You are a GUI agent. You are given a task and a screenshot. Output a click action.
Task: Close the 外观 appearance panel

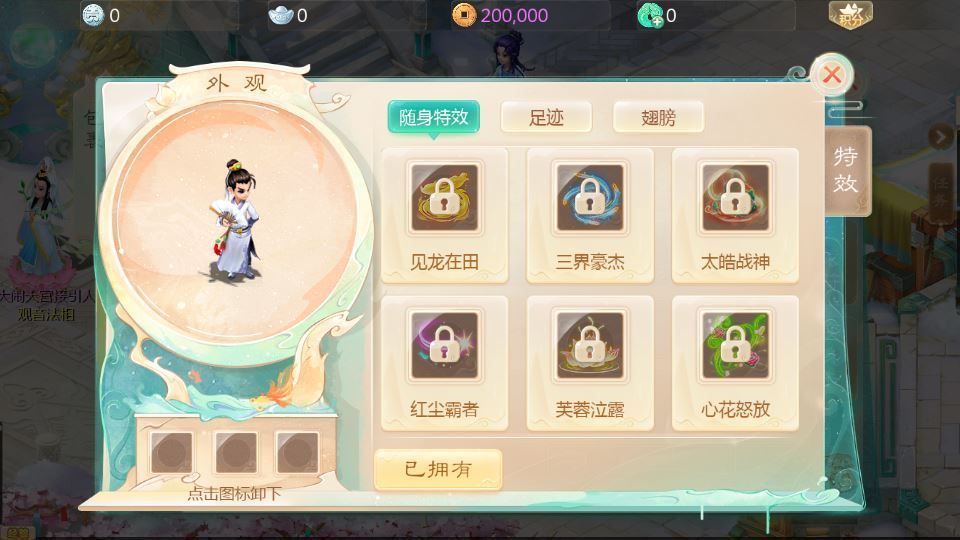(x=831, y=75)
